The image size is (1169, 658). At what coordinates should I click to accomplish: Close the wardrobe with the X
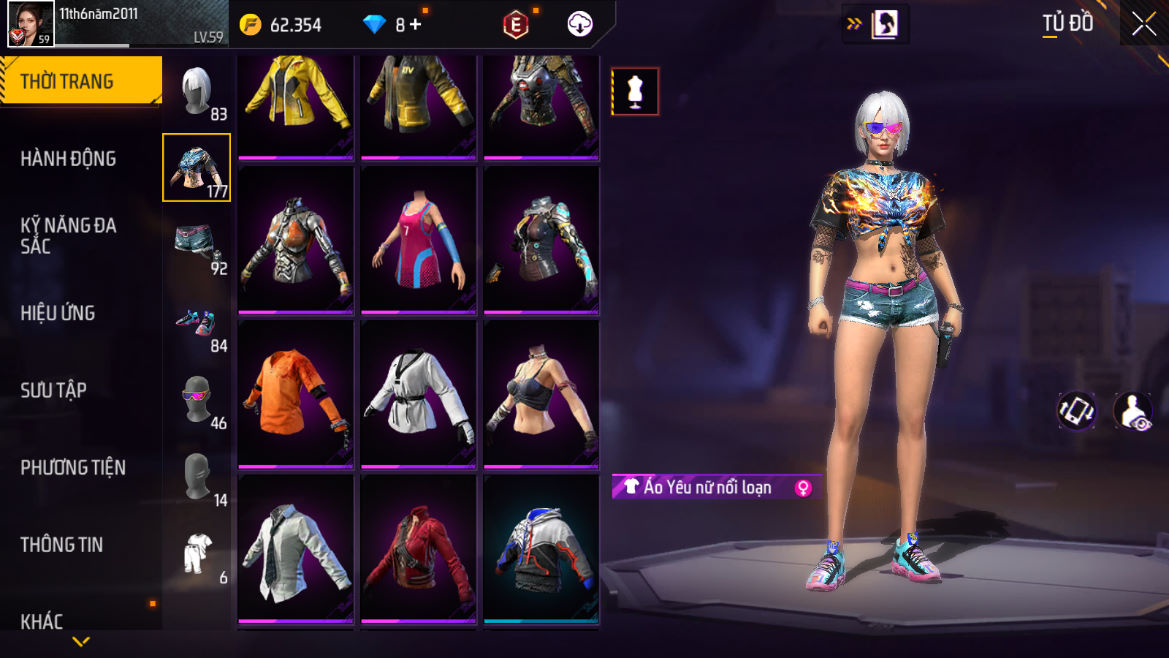pyautogui.click(x=1143, y=25)
